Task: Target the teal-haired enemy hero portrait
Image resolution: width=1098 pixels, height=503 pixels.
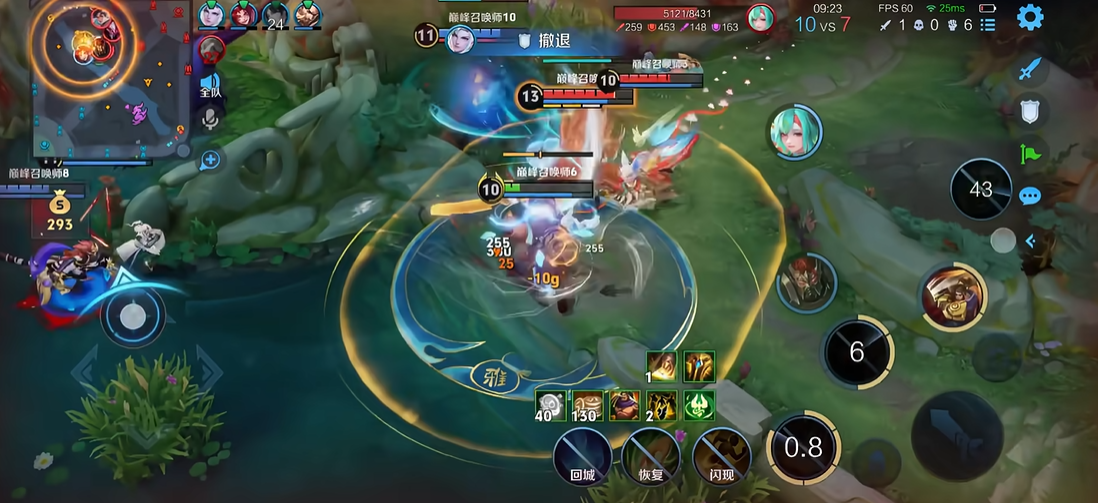Action: 795,133
